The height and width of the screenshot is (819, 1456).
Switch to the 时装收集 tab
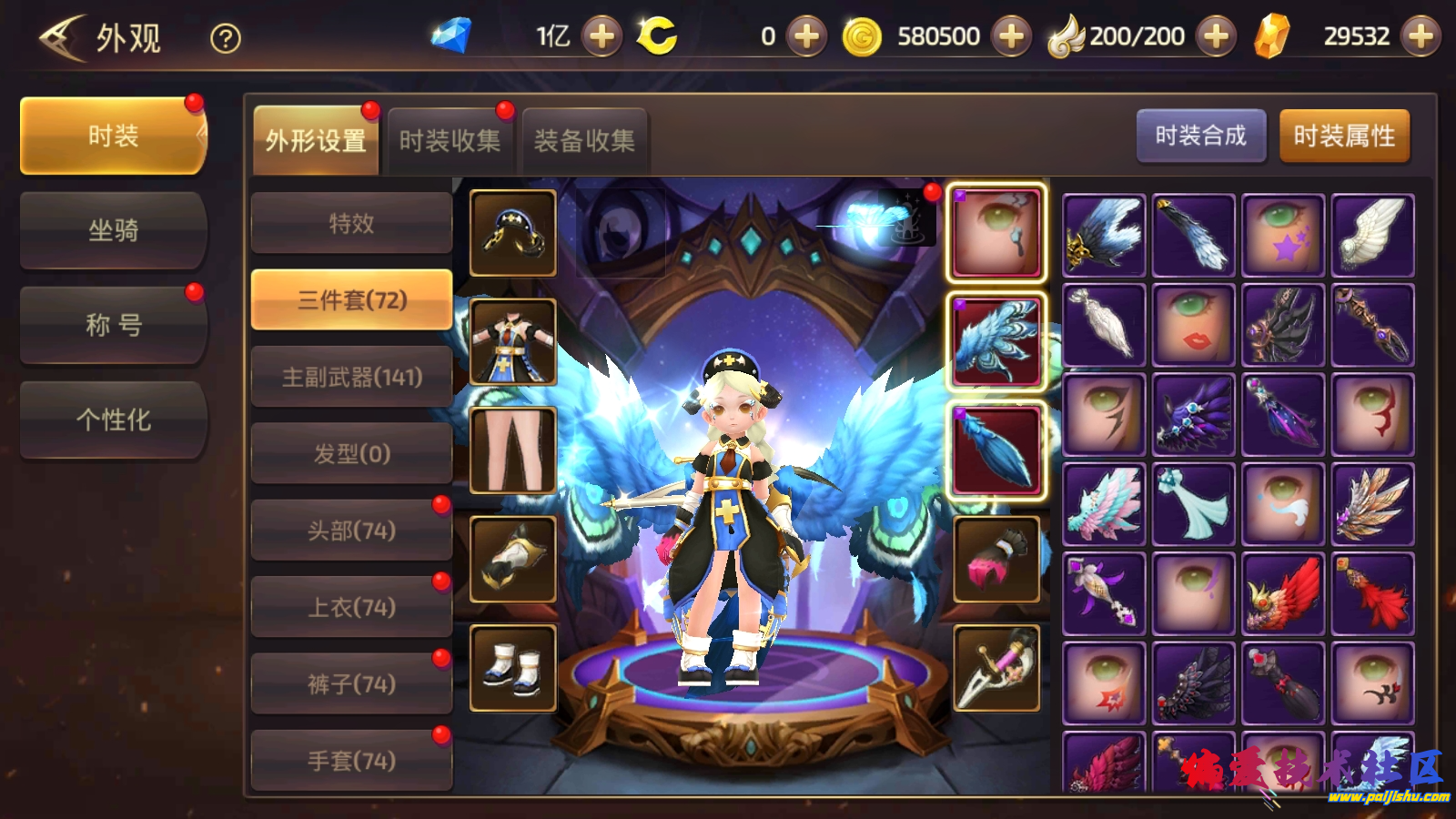(450, 141)
